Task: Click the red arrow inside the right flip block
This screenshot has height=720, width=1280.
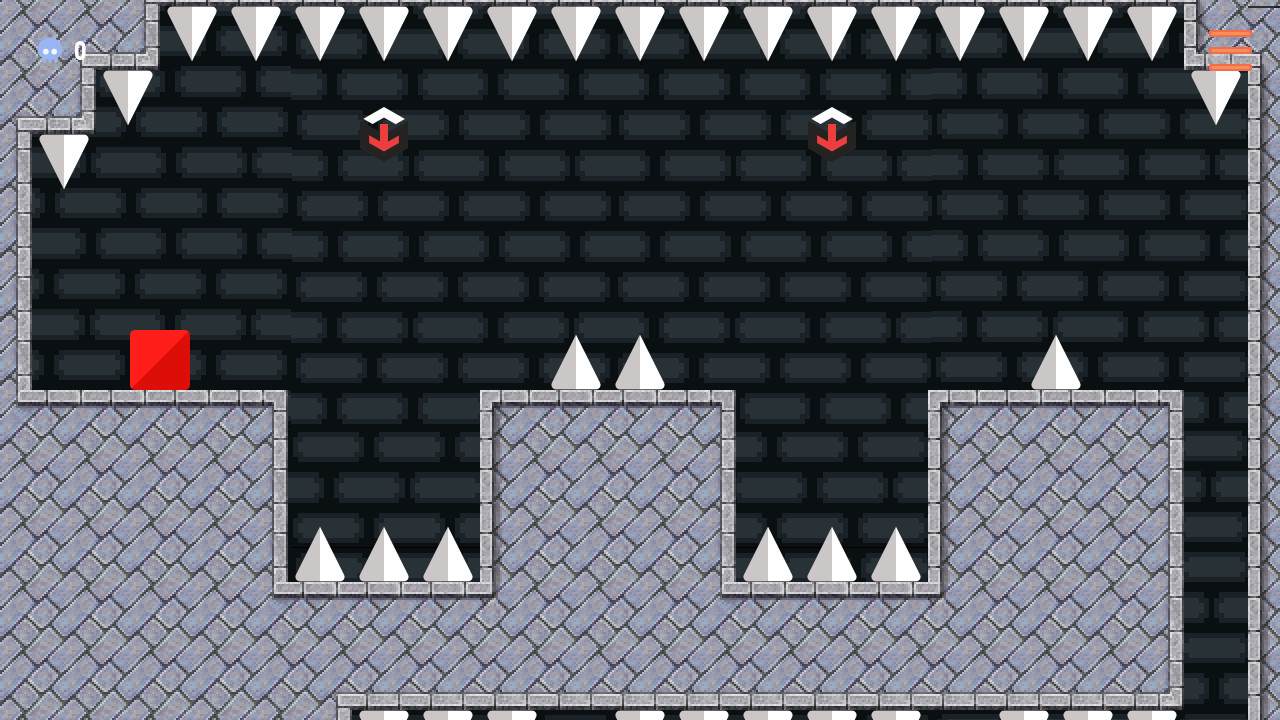Action: click(831, 138)
